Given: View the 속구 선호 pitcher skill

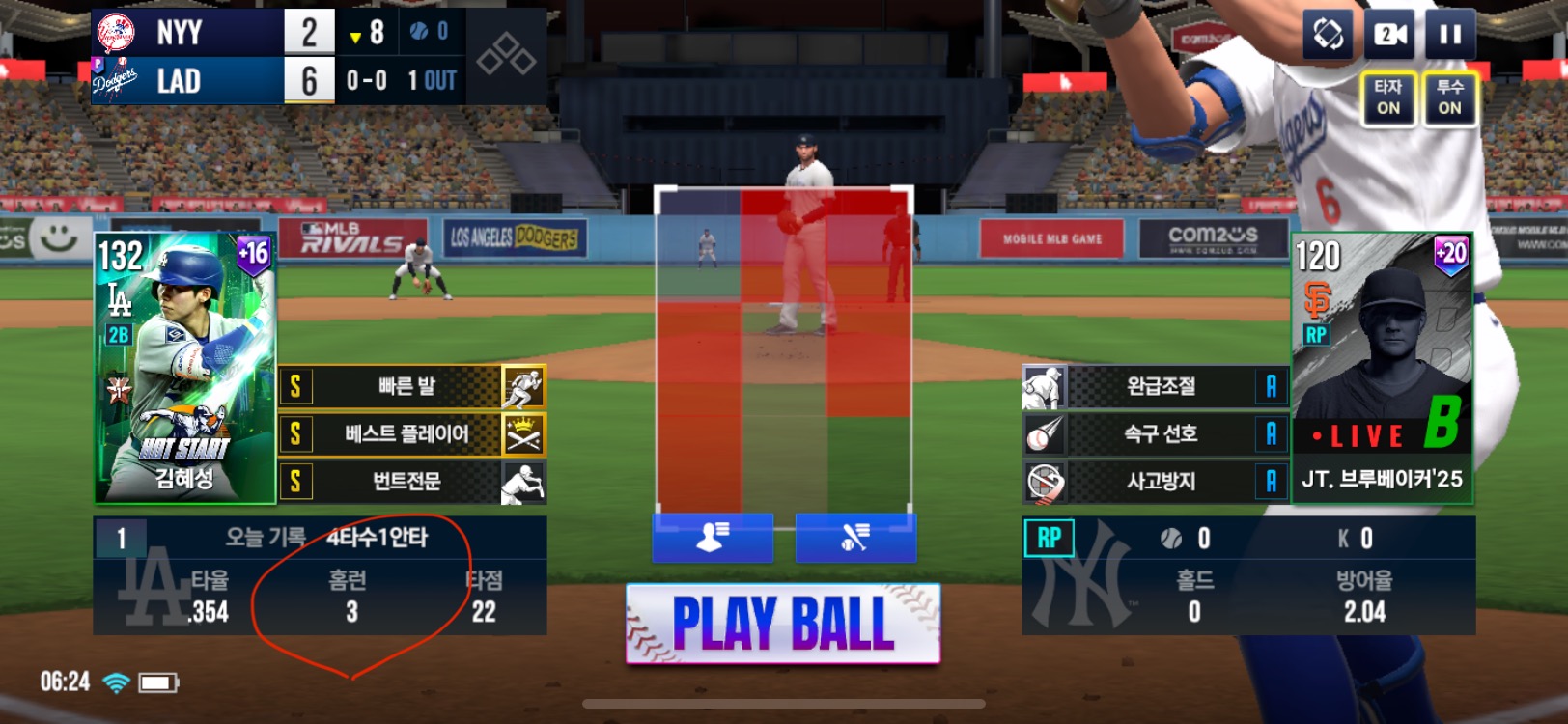Looking at the screenshot, I should click(x=1156, y=434).
